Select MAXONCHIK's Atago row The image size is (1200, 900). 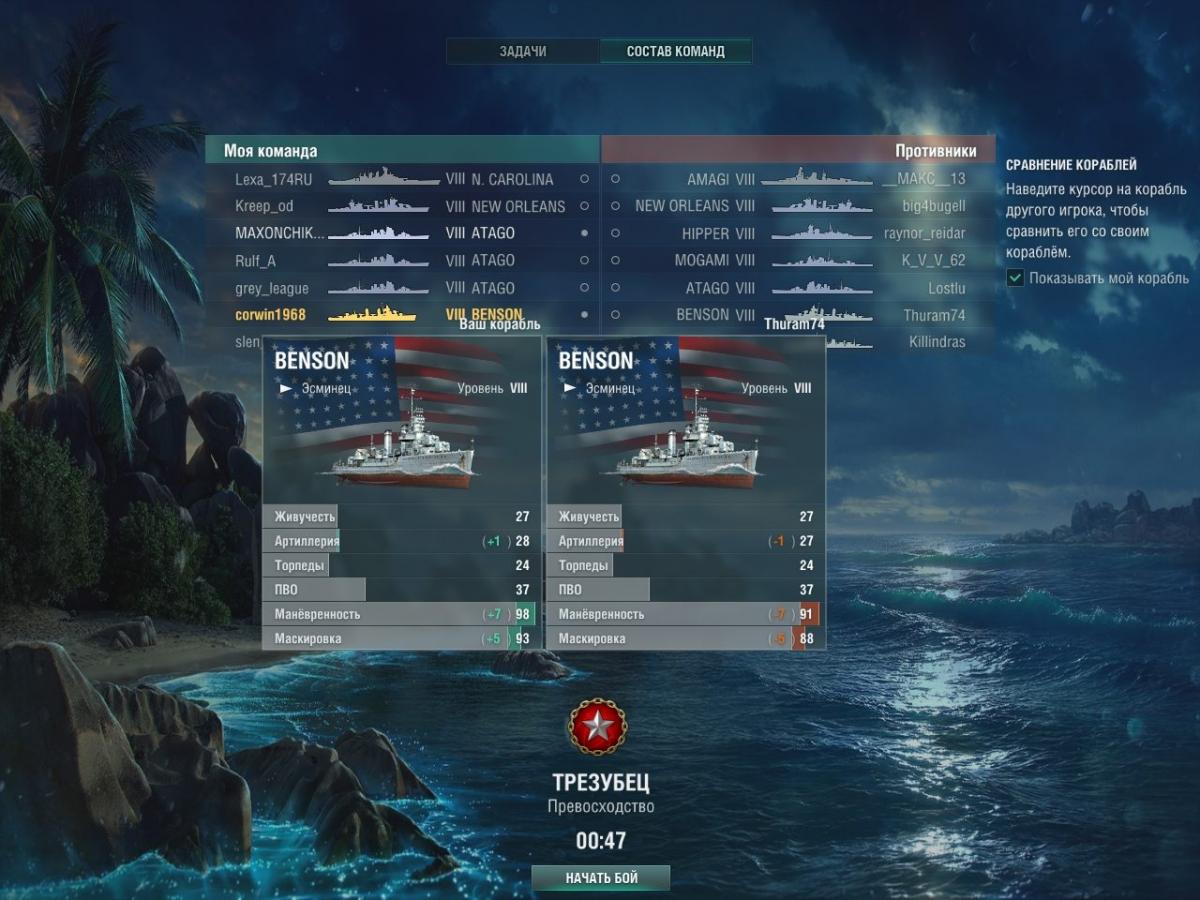point(400,233)
